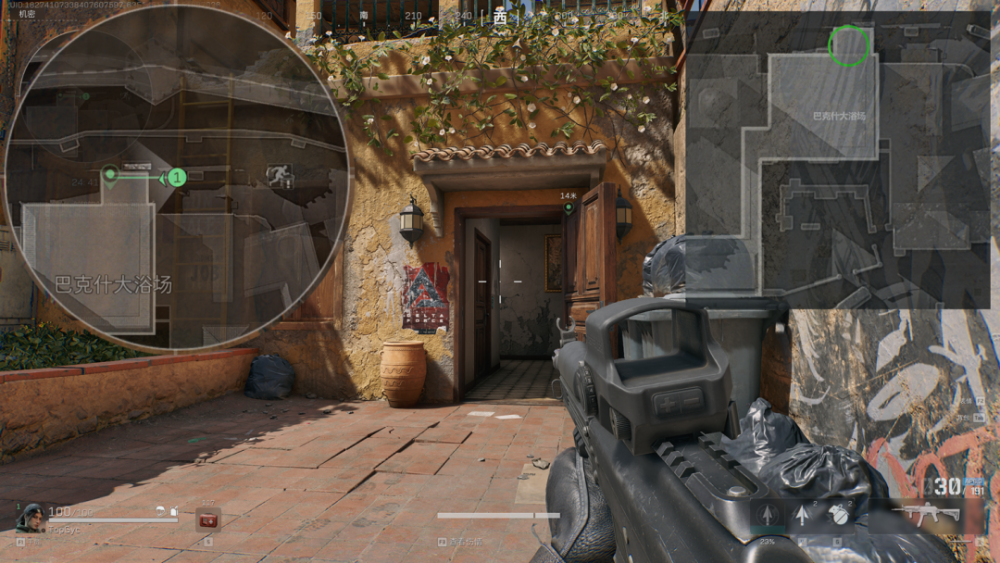Click the green circle marker on overview map
This screenshot has width=1000, height=563.
coord(849,46)
